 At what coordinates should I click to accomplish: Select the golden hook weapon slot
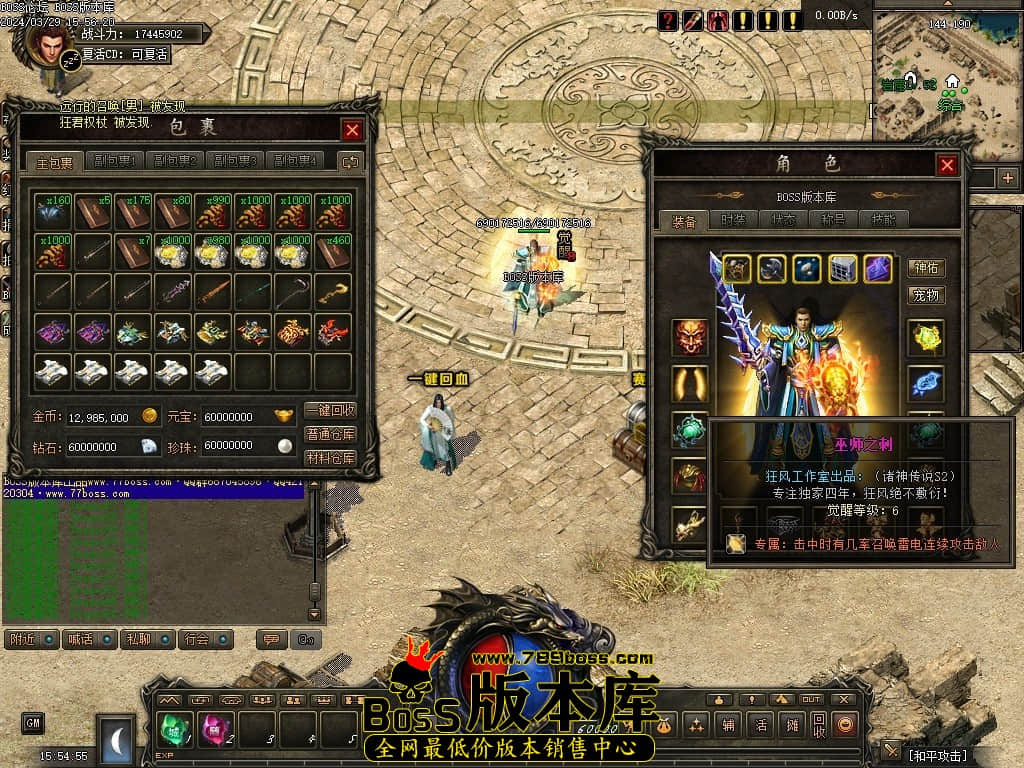[x=333, y=291]
